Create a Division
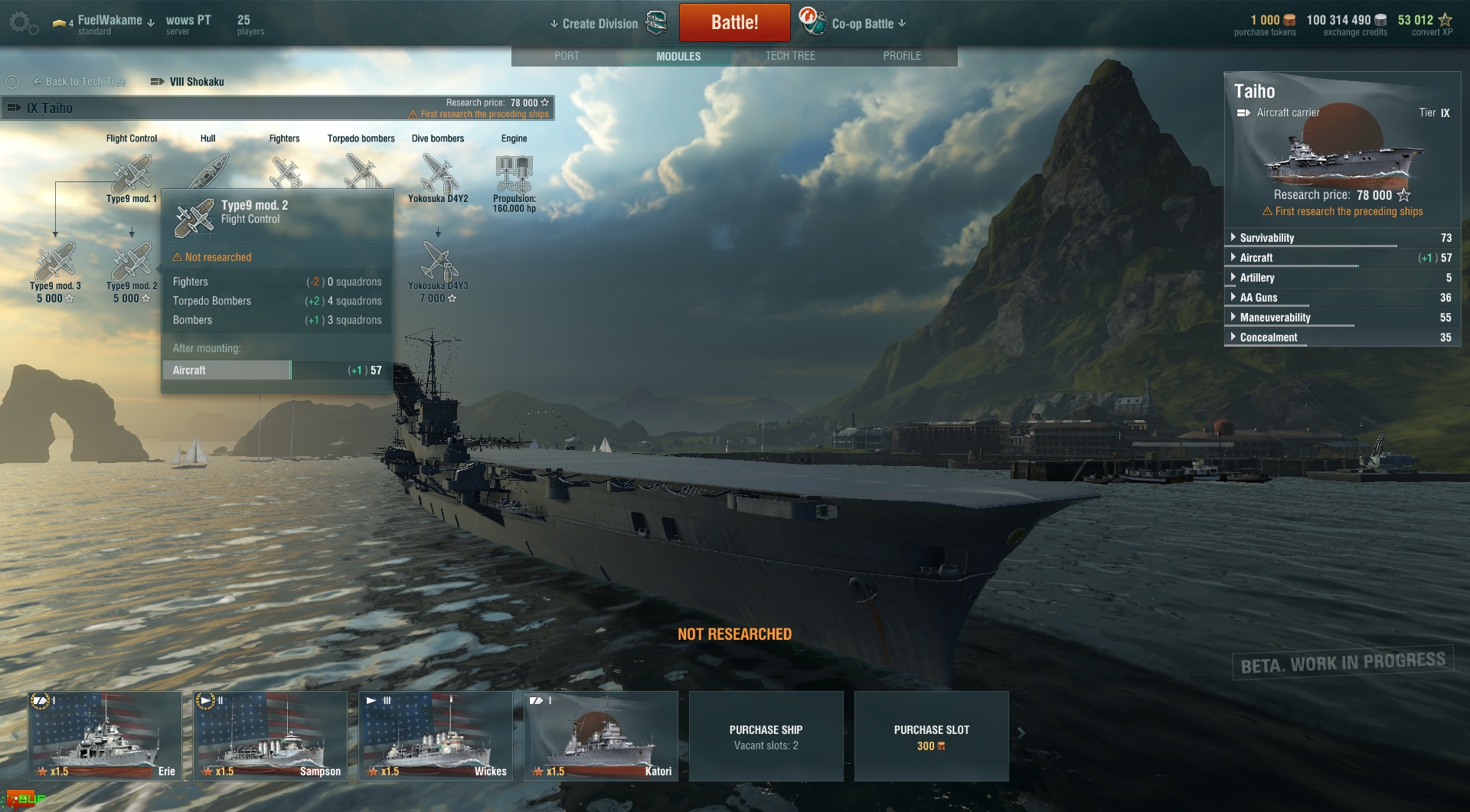This screenshot has height=812, width=1470. click(599, 24)
